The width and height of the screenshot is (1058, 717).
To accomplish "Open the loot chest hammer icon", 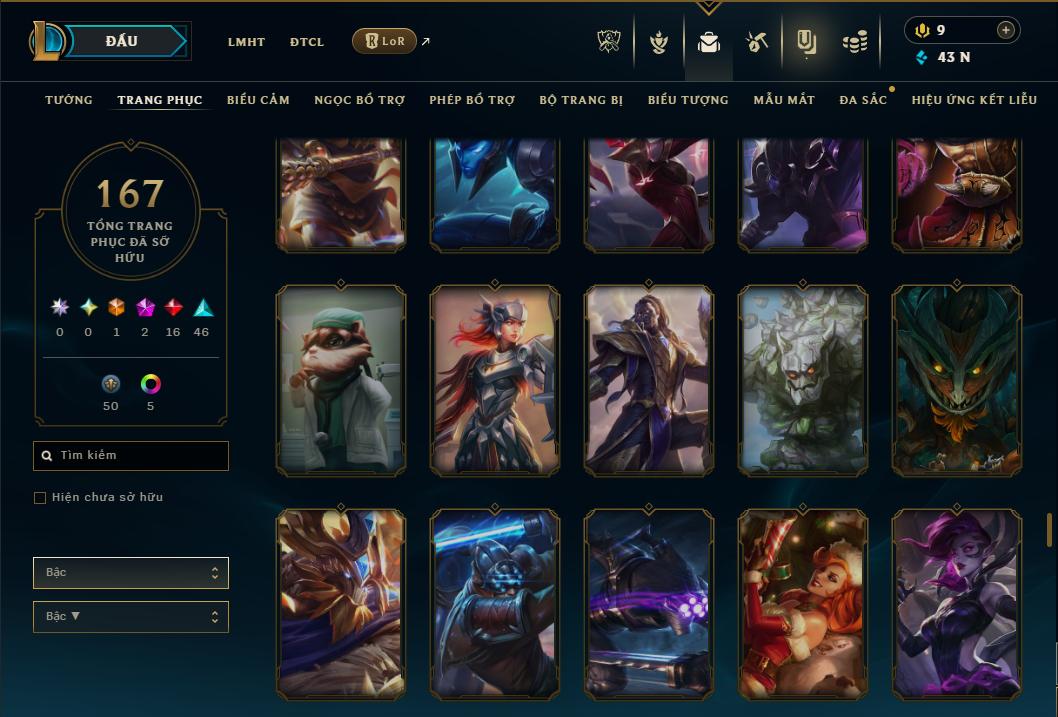I will coord(756,42).
